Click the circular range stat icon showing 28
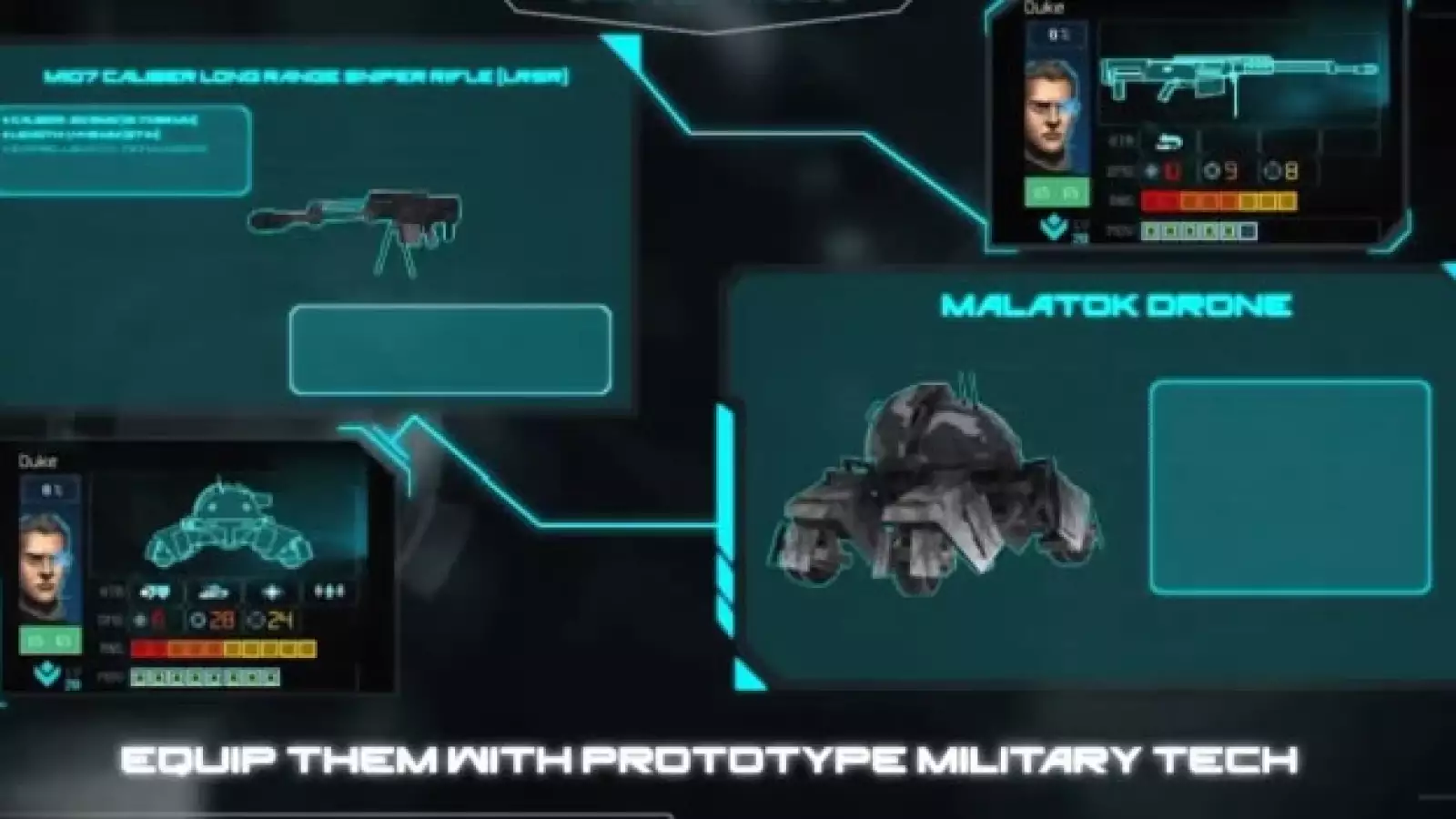Viewport: 1456px width, 819px height. tap(199, 619)
